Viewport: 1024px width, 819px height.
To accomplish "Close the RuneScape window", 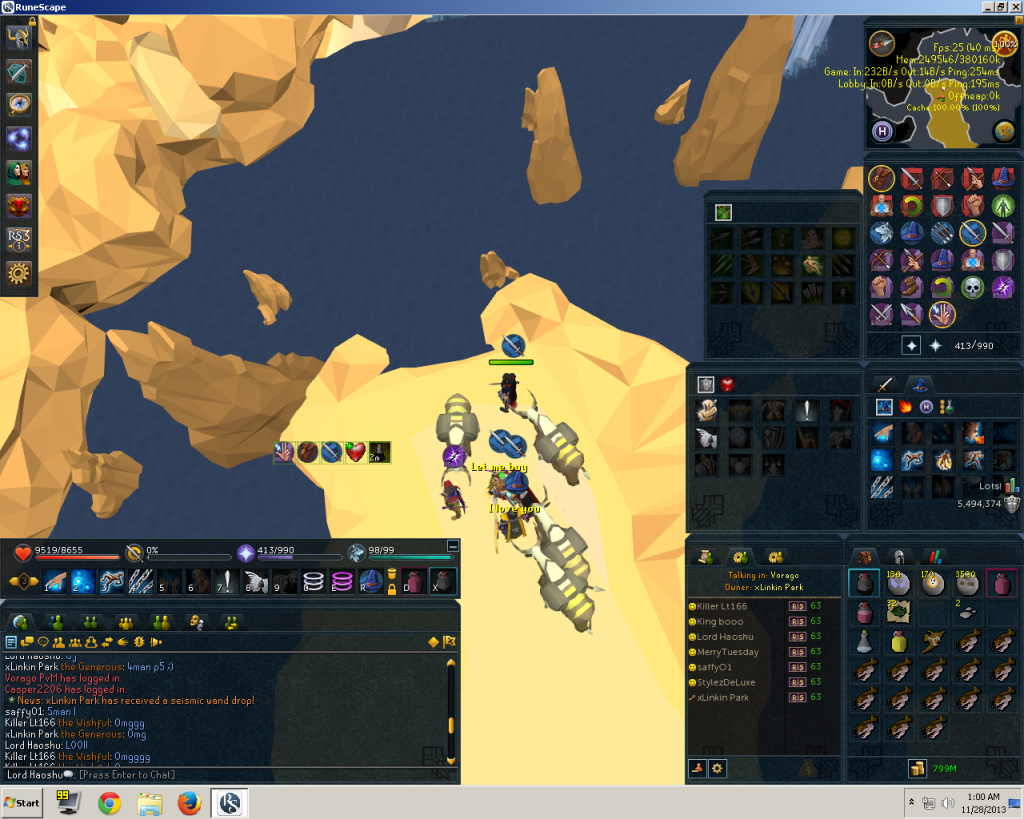I will click(x=1015, y=7).
